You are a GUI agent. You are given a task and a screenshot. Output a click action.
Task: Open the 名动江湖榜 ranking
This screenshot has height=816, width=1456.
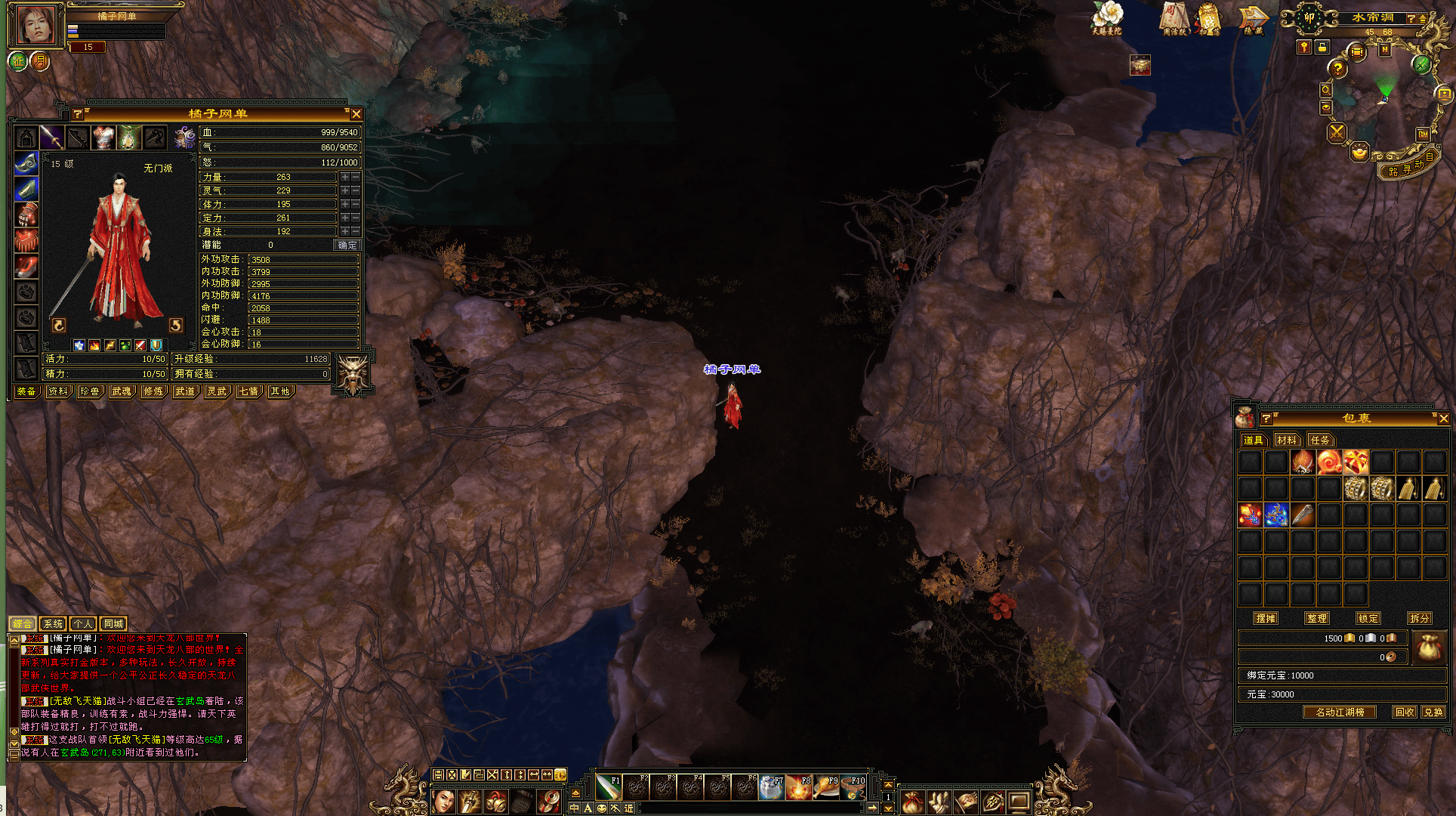click(1340, 712)
